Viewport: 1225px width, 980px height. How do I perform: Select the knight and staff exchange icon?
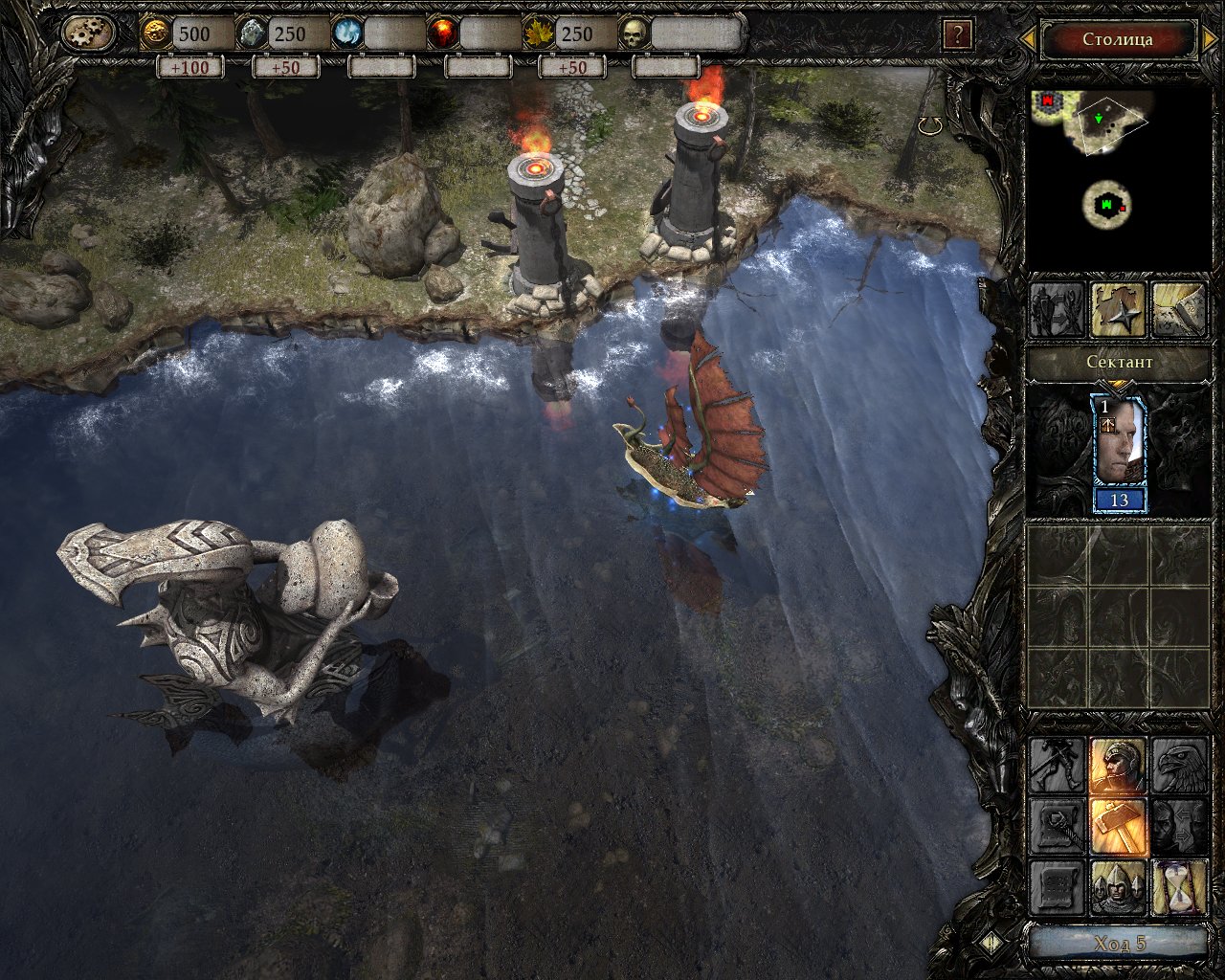click(x=1057, y=310)
